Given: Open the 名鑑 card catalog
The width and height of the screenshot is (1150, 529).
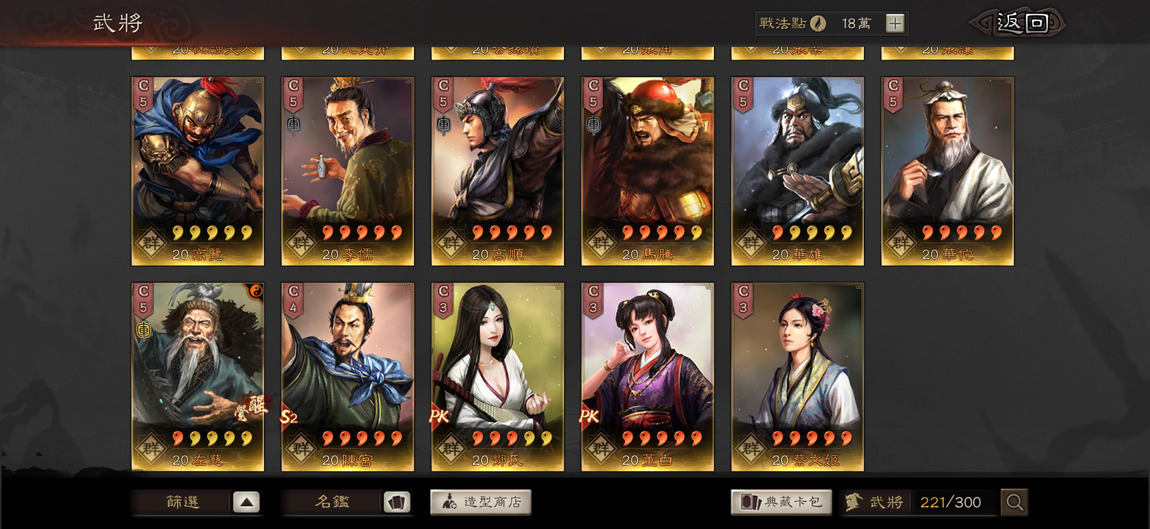Looking at the screenshot, I should (346, 502).
